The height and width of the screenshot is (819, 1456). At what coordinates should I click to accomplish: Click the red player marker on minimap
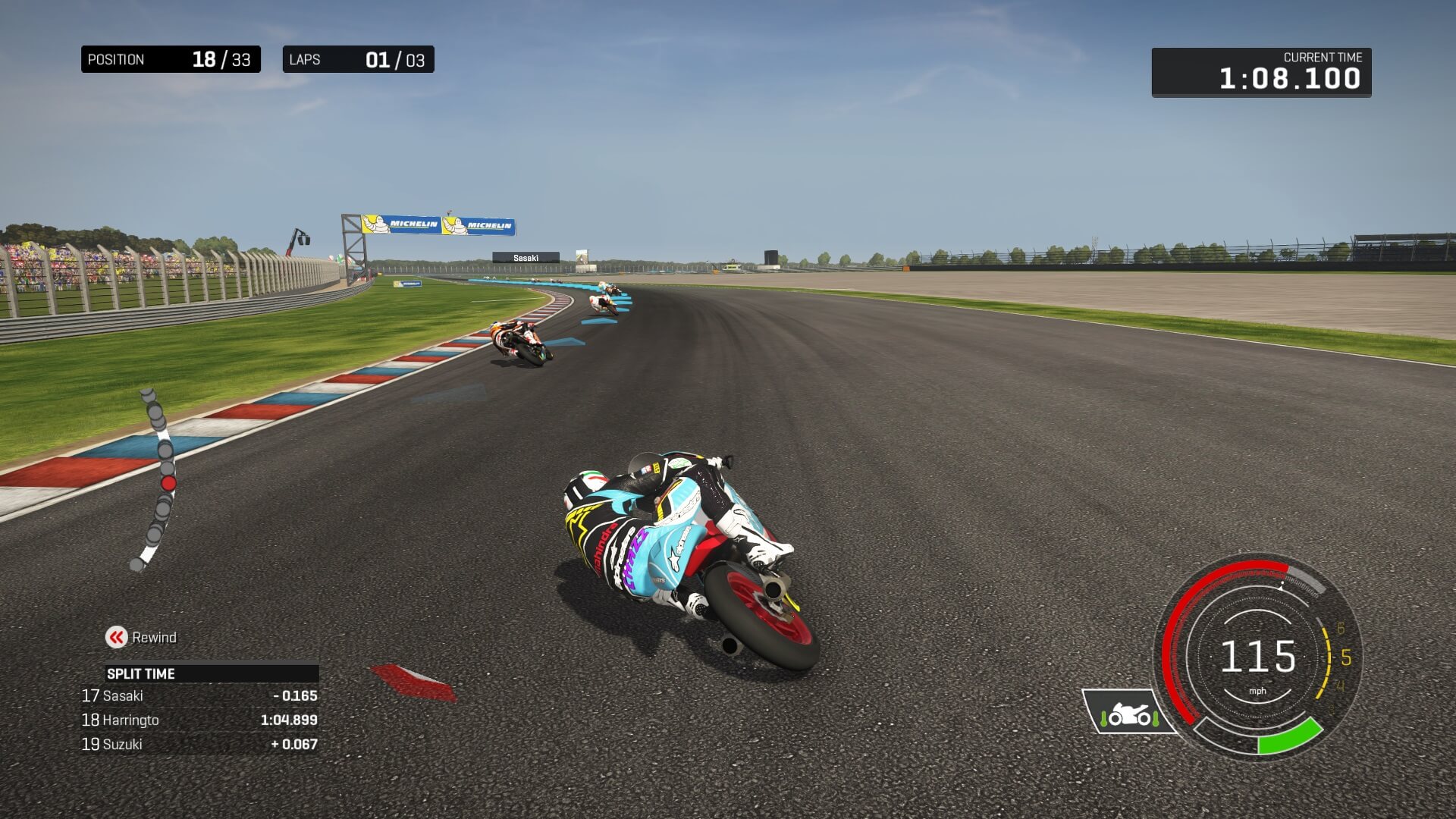pos(168,483)
